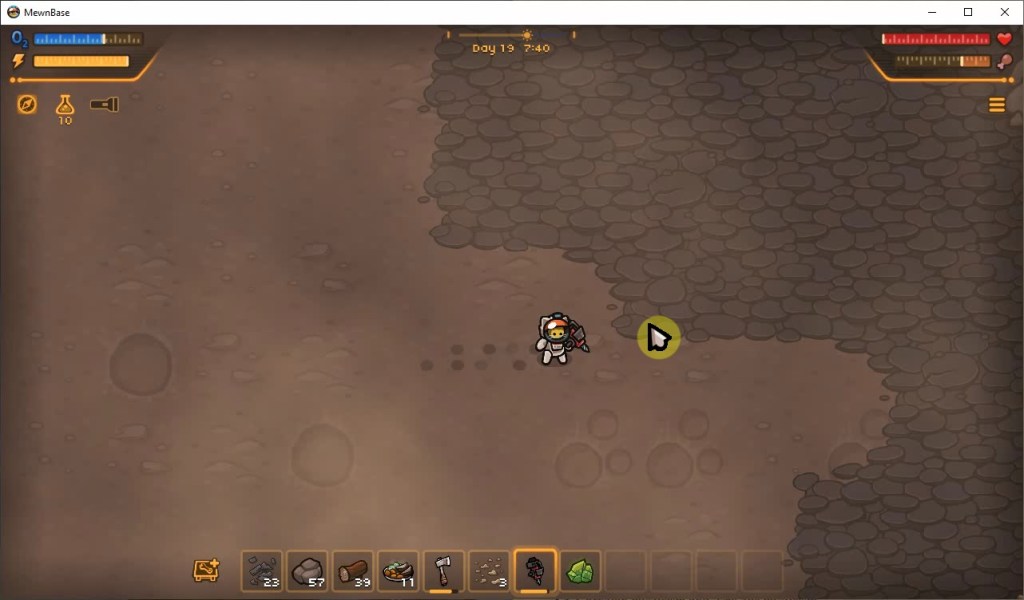Maximize the MewnBase window
Viewport: 1024px width, 600px height.
[968, 12]
